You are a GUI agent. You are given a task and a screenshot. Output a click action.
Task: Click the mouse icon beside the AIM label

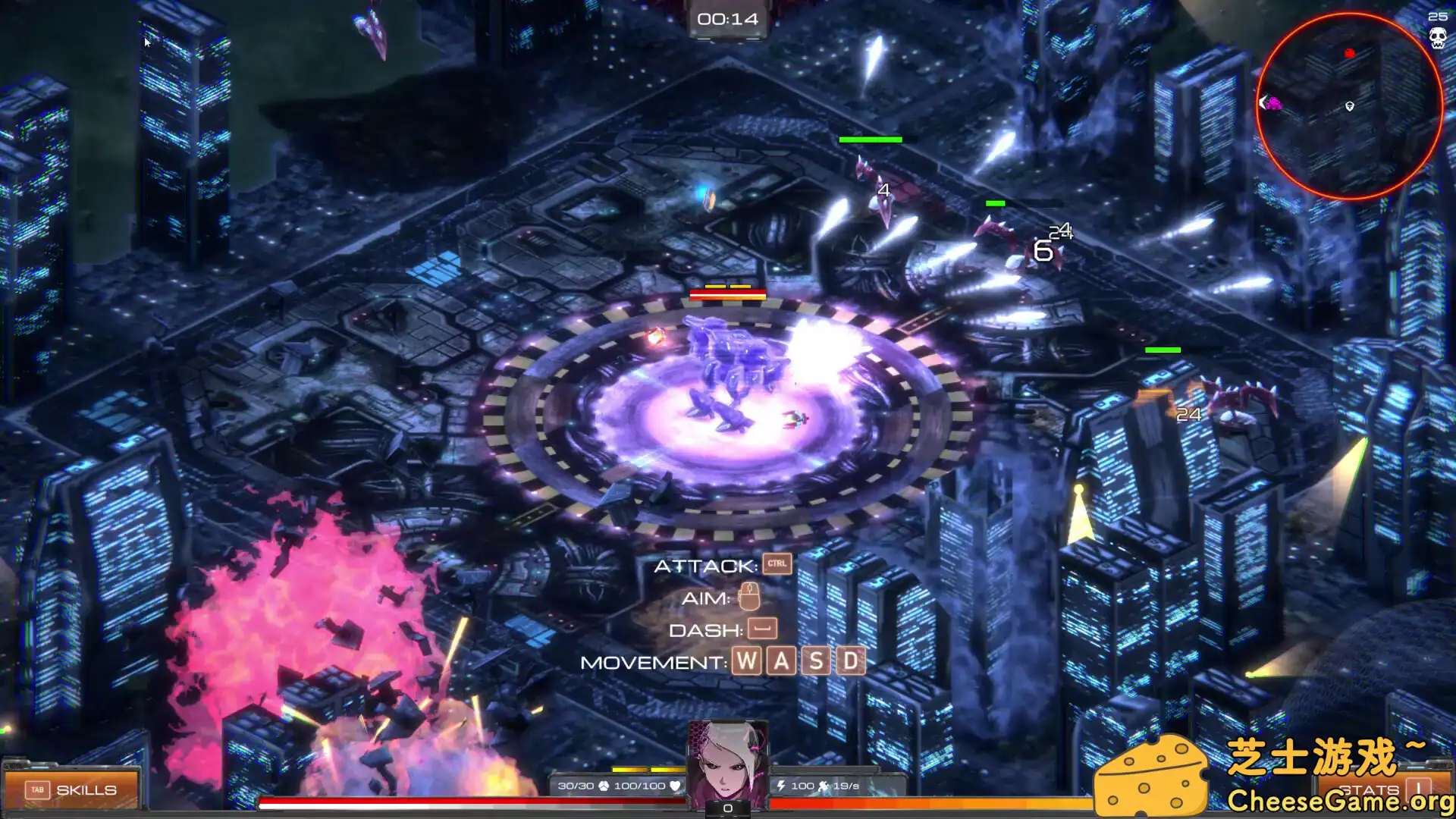pos(751,598)
